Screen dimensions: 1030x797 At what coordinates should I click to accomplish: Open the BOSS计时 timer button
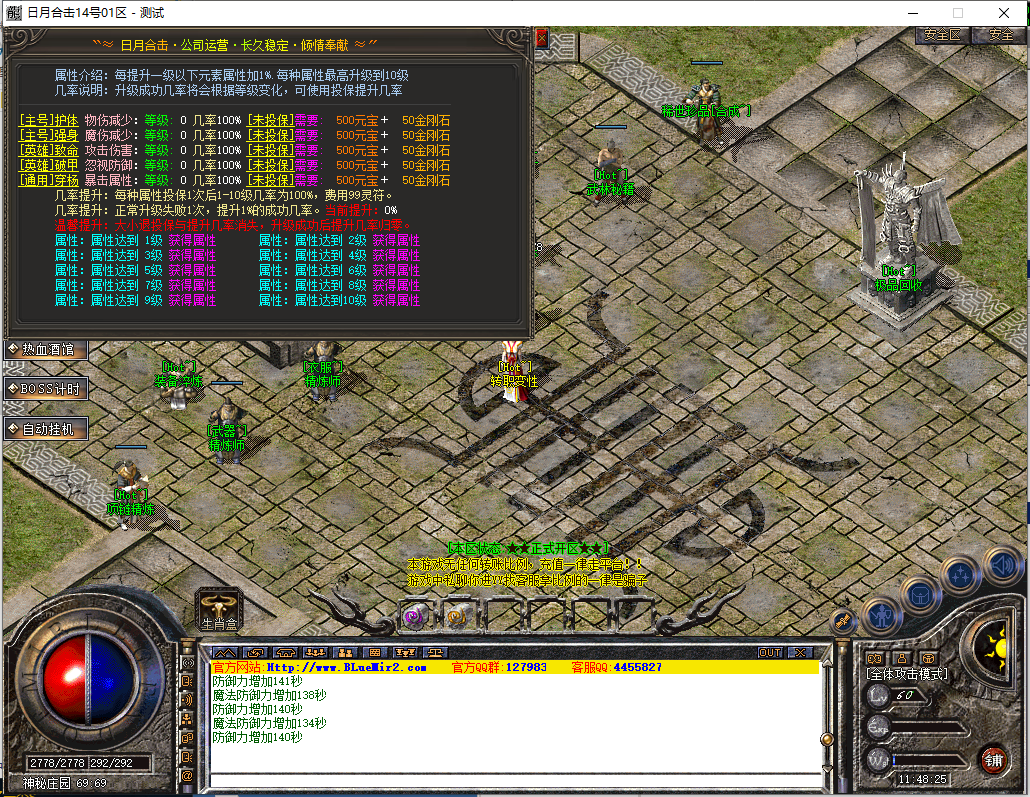tap(46, 388)
